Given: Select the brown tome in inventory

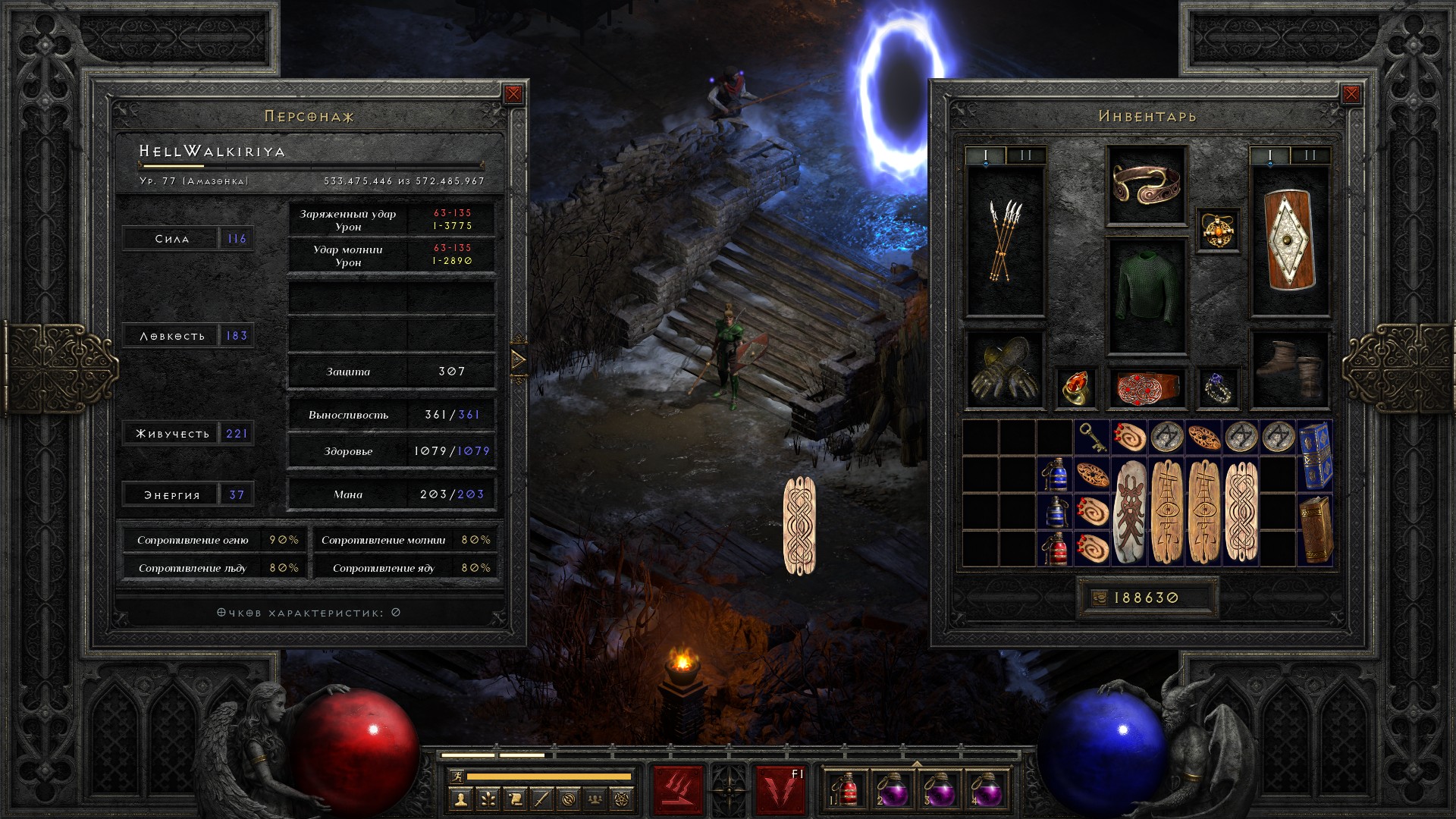Looking at the screenshot, I should (1315, 529).
